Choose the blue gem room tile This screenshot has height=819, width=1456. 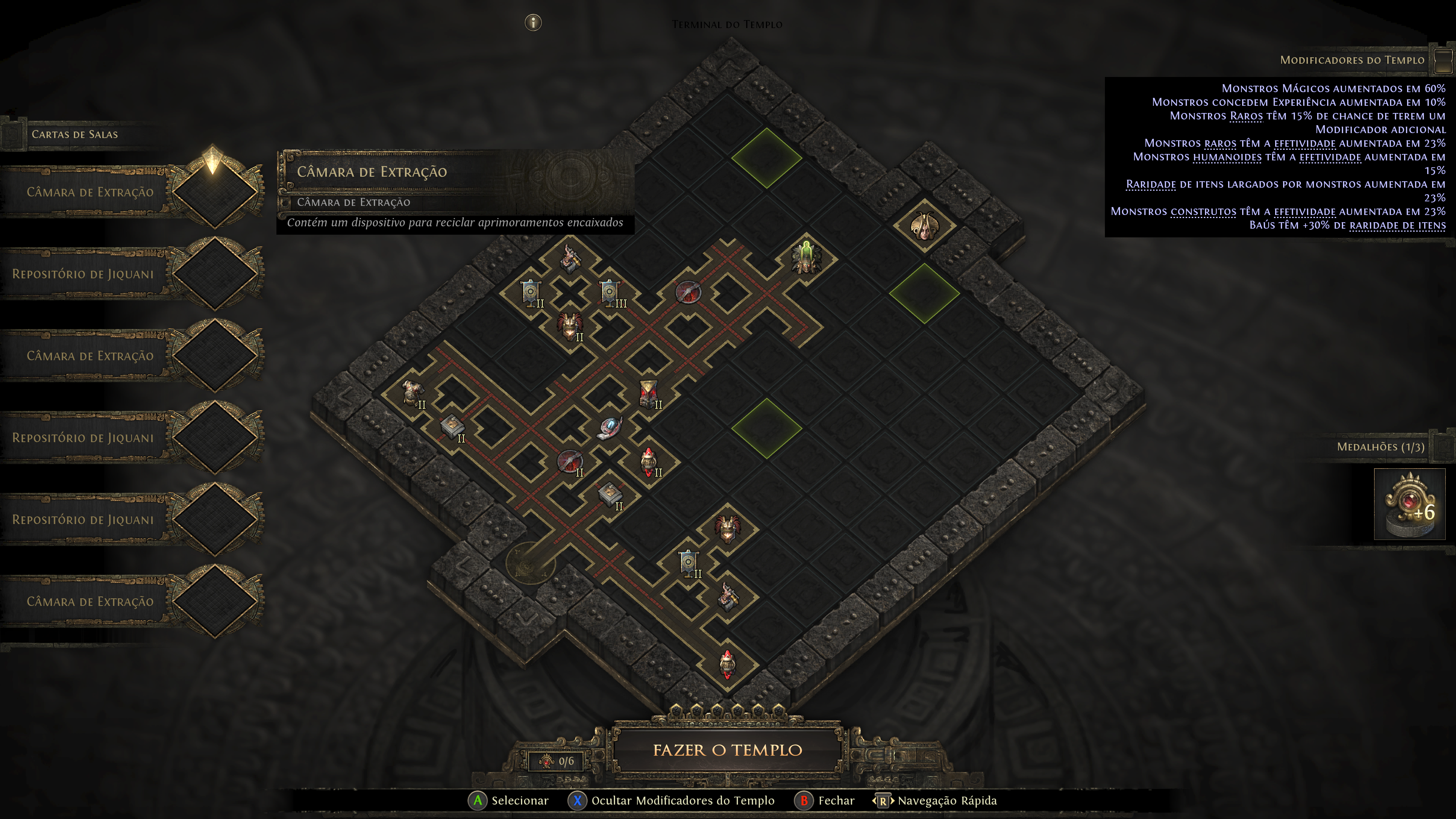(x=610, y=428)
